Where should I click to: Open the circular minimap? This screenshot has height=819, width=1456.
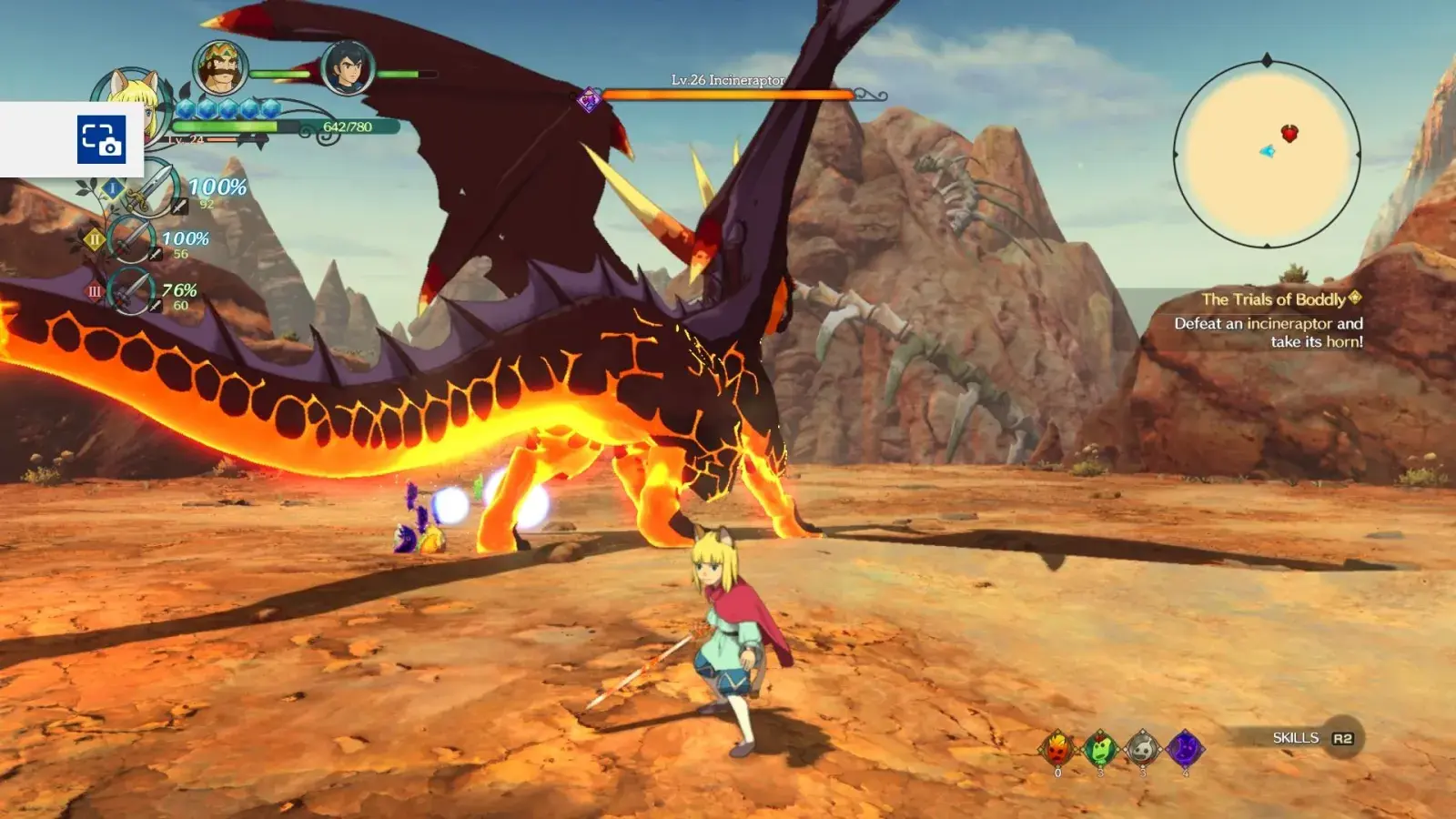(x=1267, y=153)
